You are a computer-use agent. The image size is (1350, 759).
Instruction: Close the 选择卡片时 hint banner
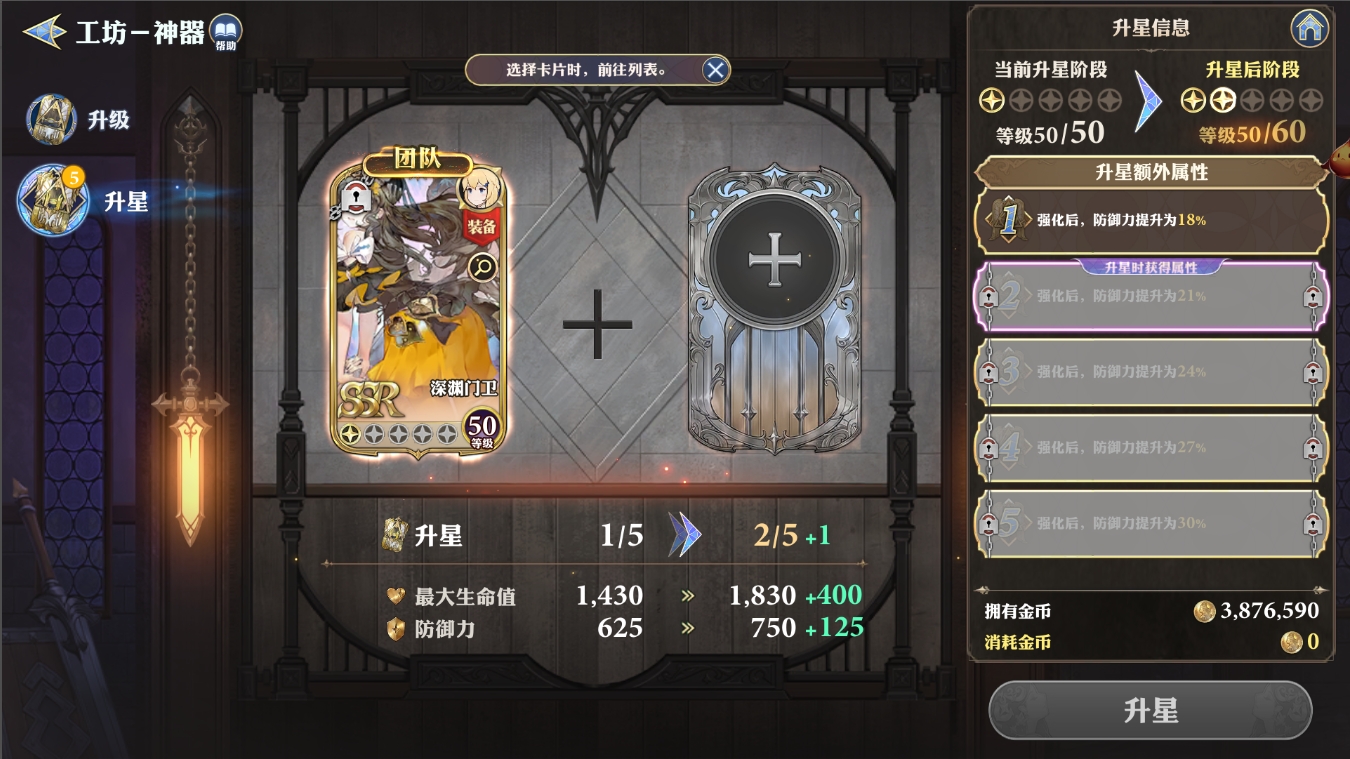coord(715,70)
